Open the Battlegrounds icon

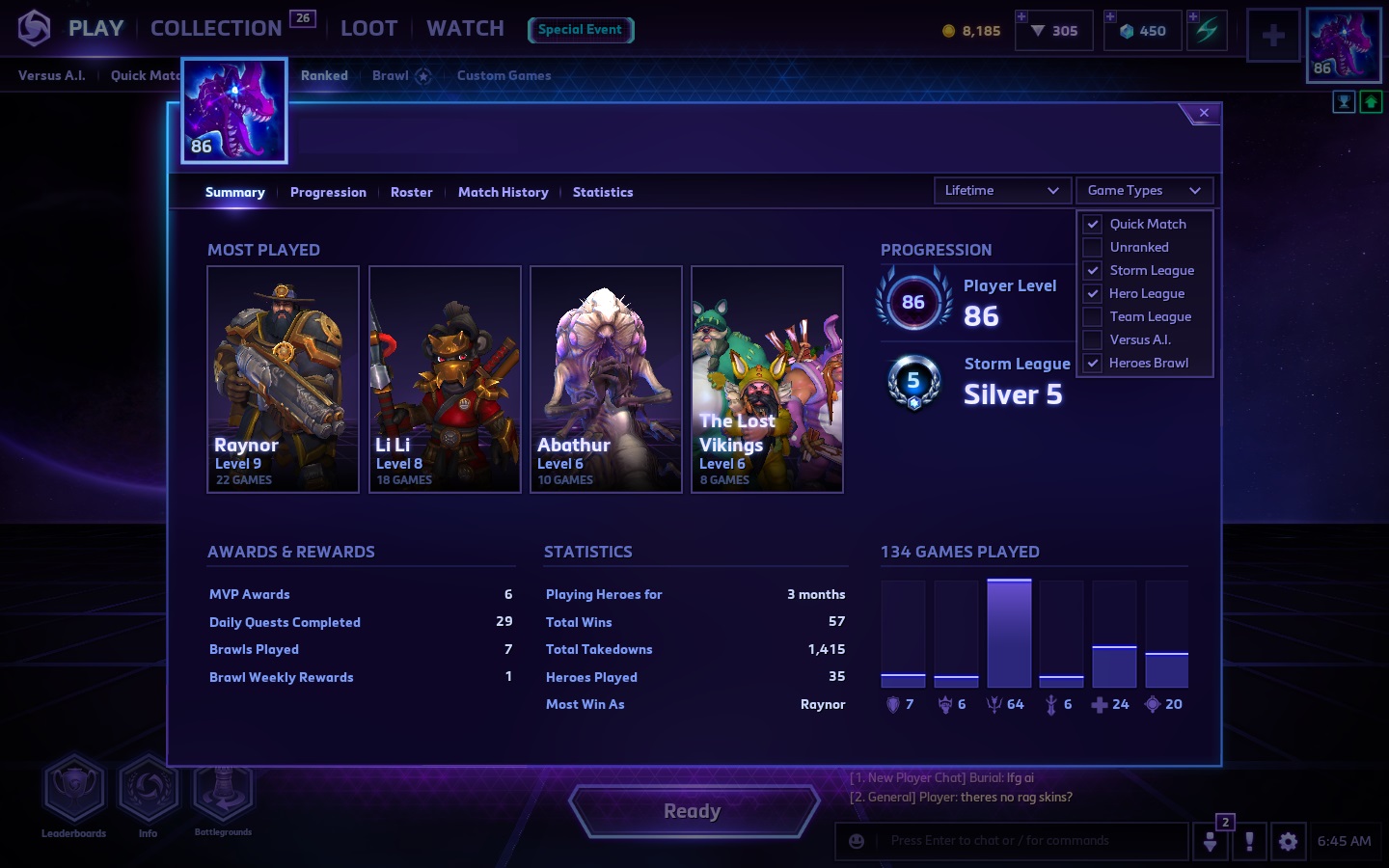[223, 791]
